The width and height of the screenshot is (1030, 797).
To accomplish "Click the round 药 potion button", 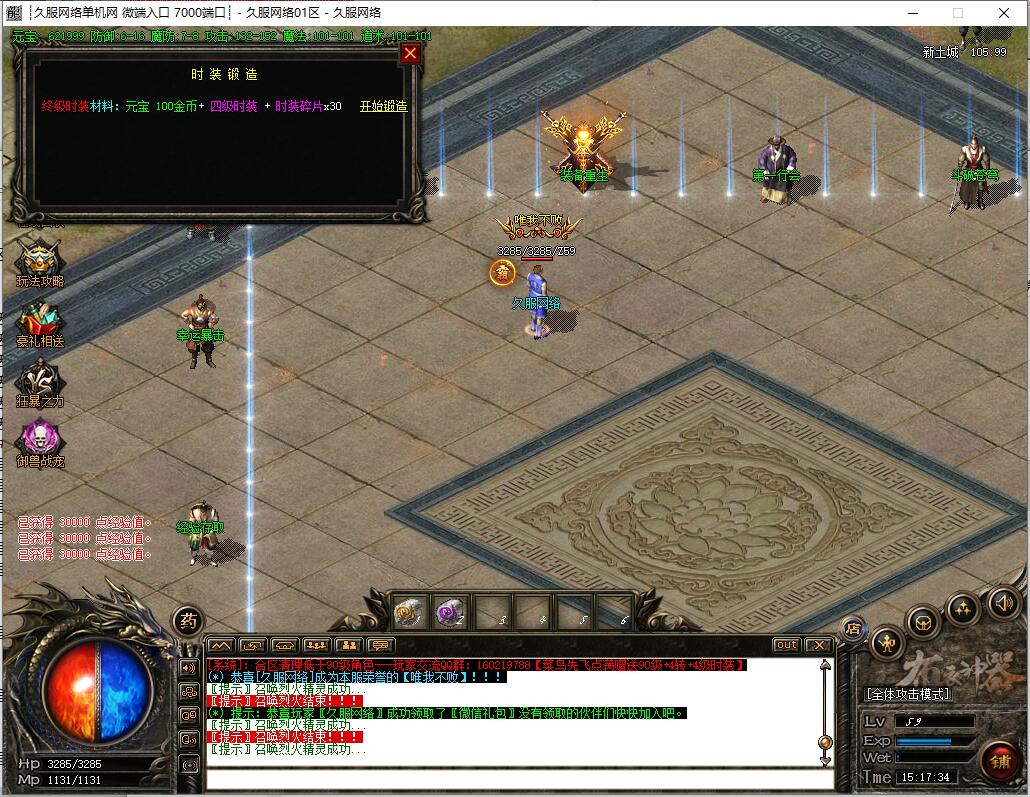I will coord(187,621).
